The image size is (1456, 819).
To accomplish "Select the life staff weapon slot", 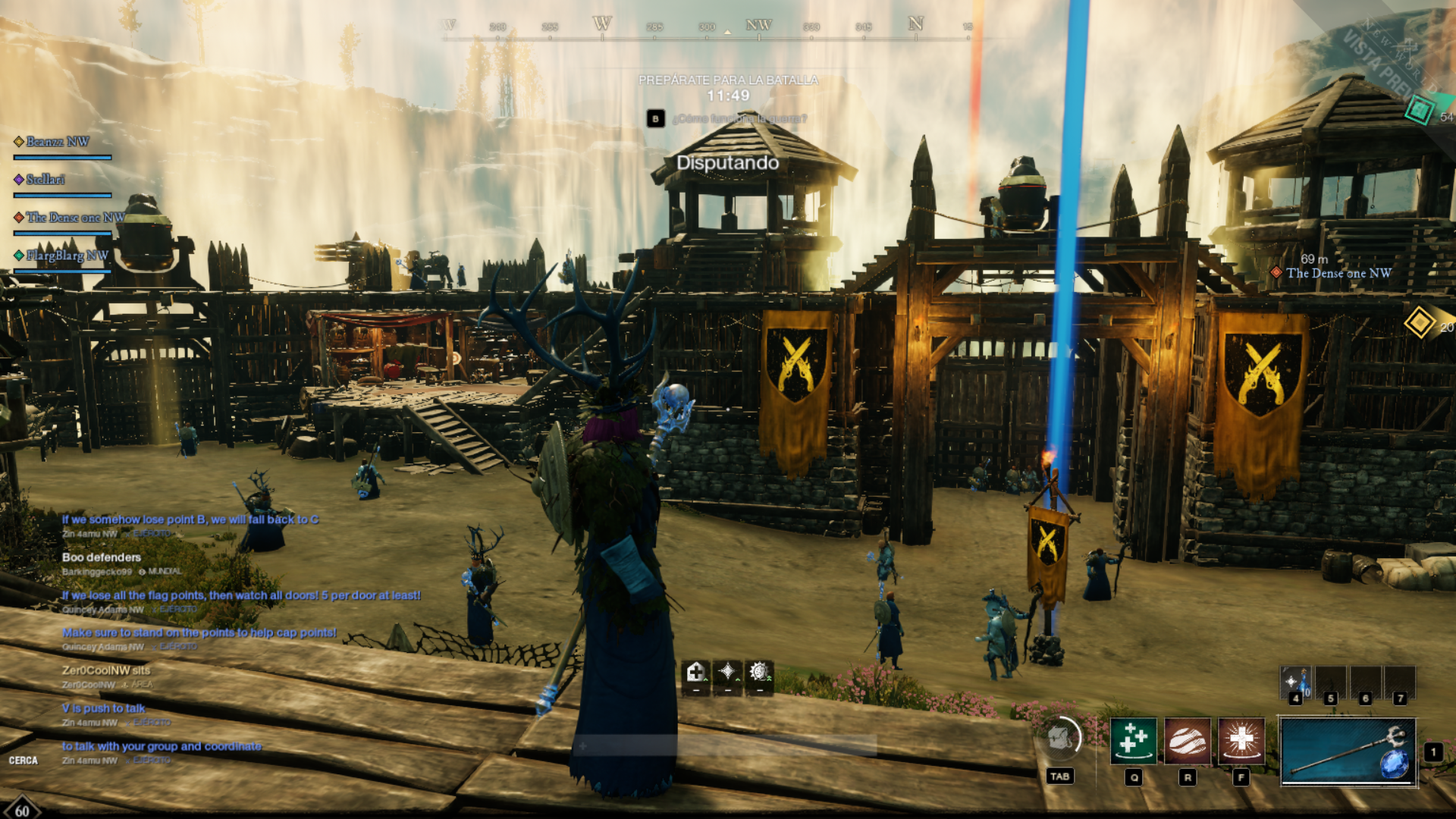I will click(1348, 752).
